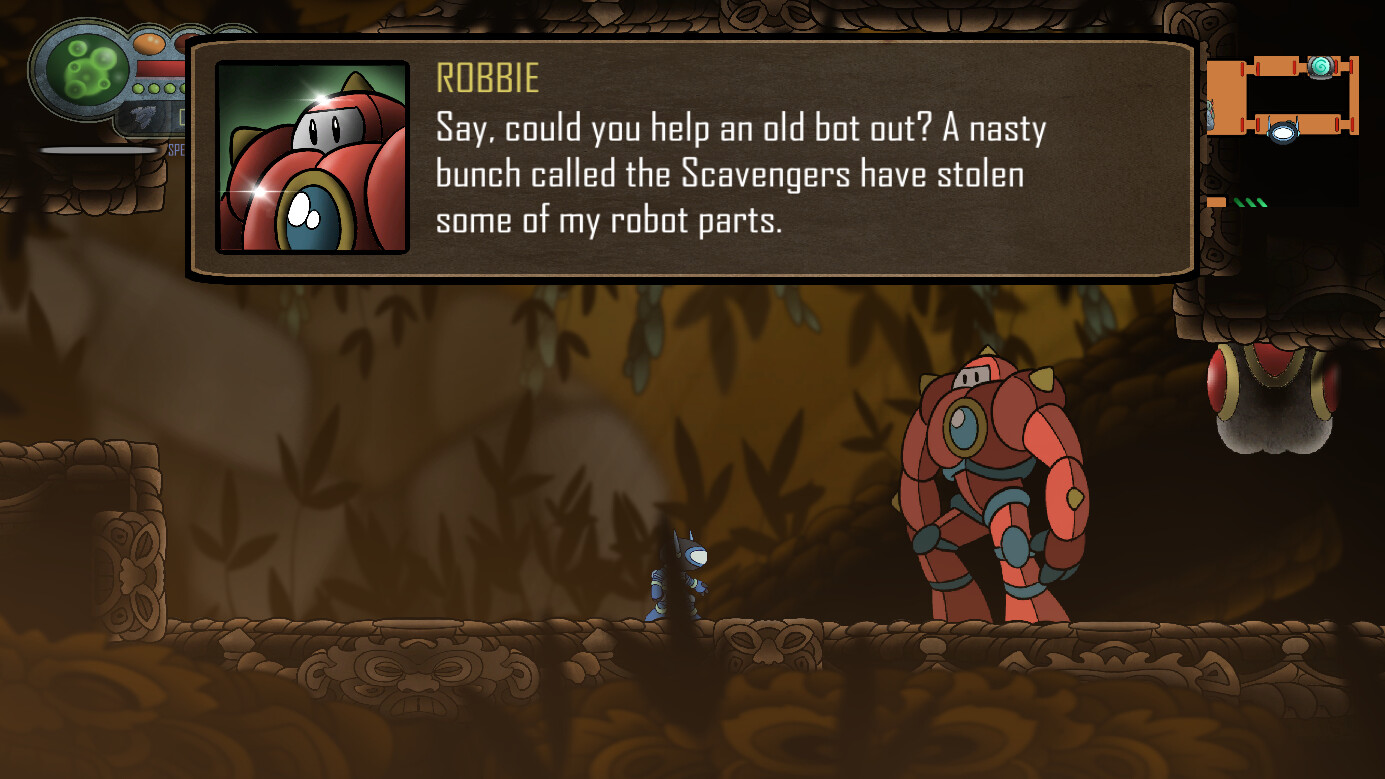Screen dimensions: 1385x779
Task: Click the swirl save point icon on the minimap
Action: coord(1321,67)
